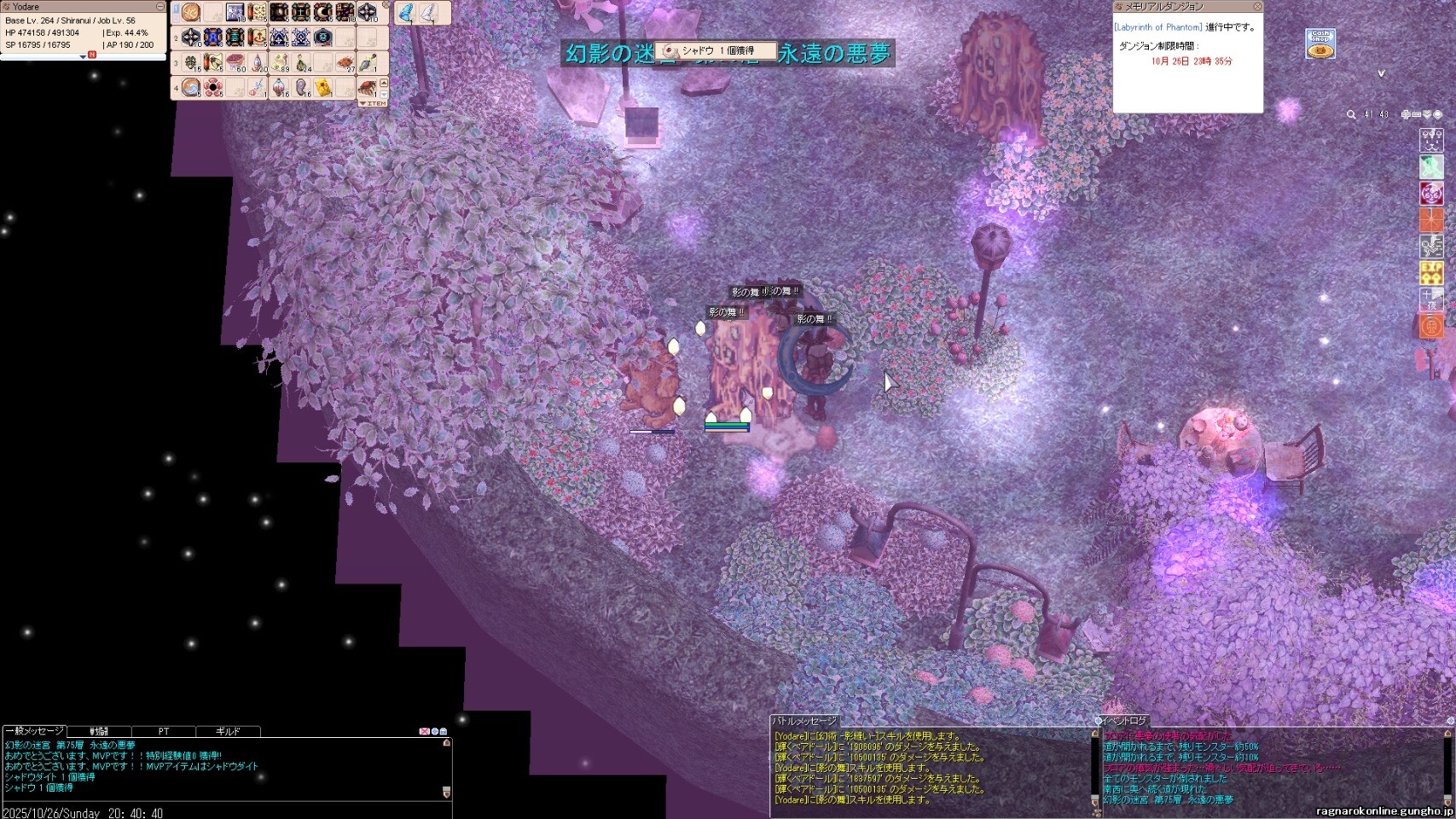Click the minimap magnifier search icon

point(1351,114)
